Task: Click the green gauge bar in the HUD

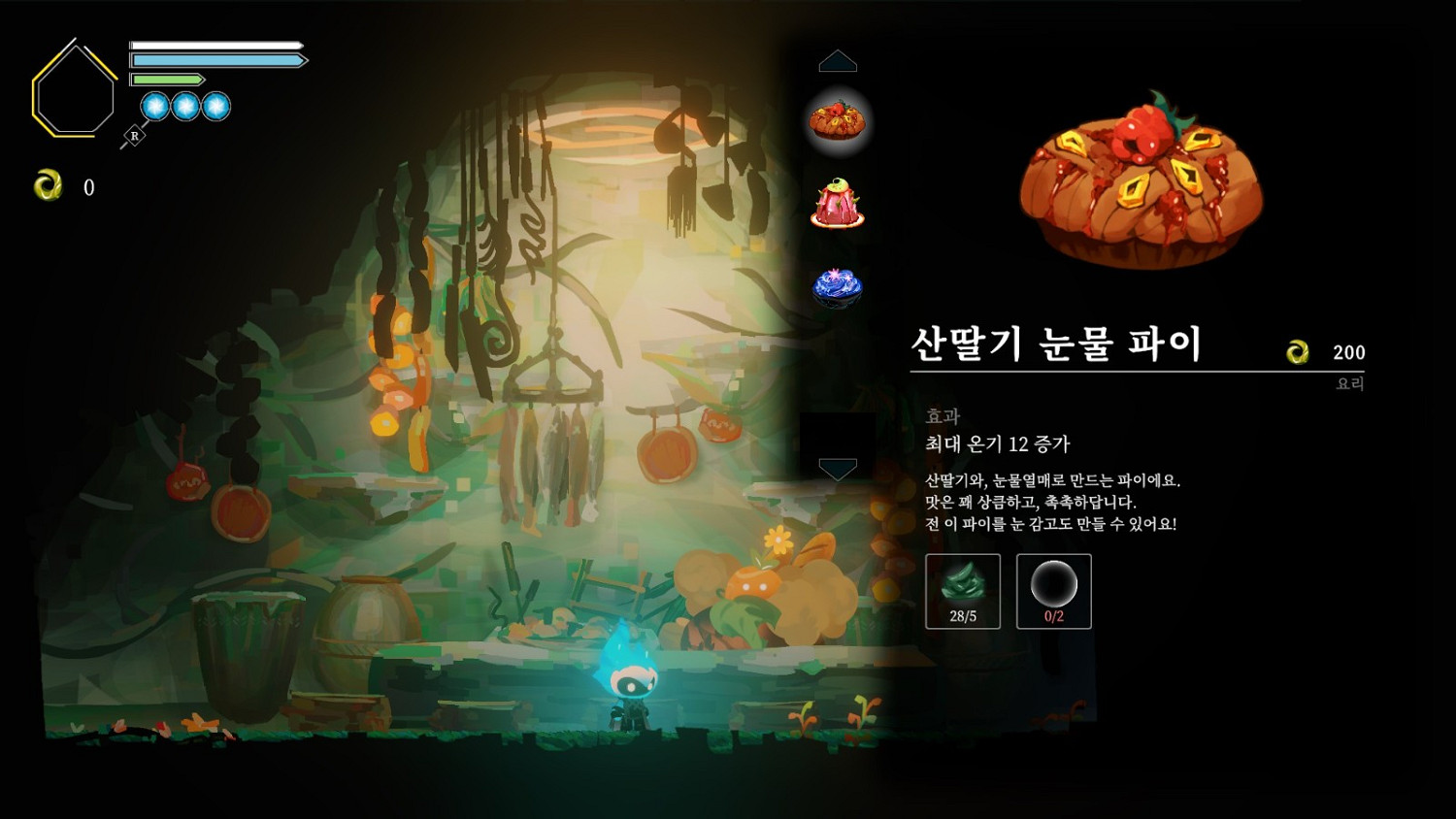Action: [x=167, y=79]
